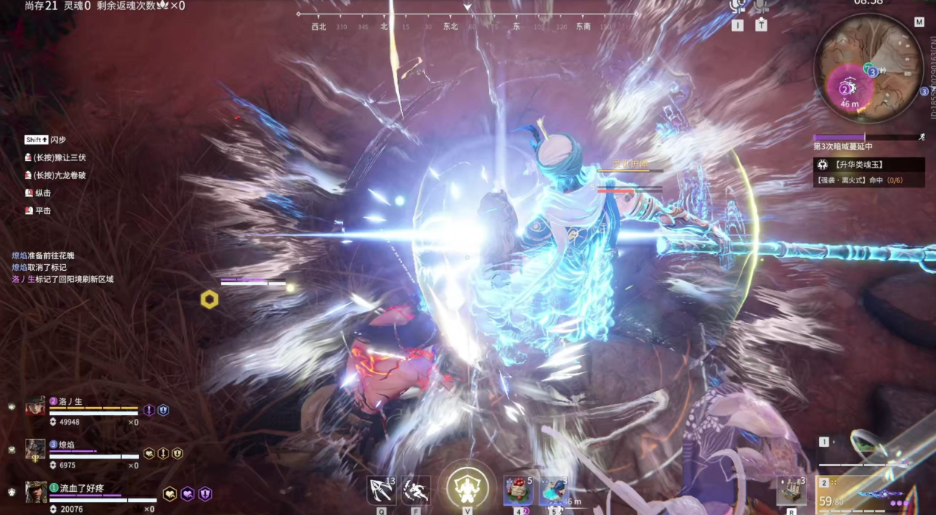Image resolution: width=936 pixels, height=515 pixels.
Task: Click the compass bar heading strip
Action: pos(467,16)
